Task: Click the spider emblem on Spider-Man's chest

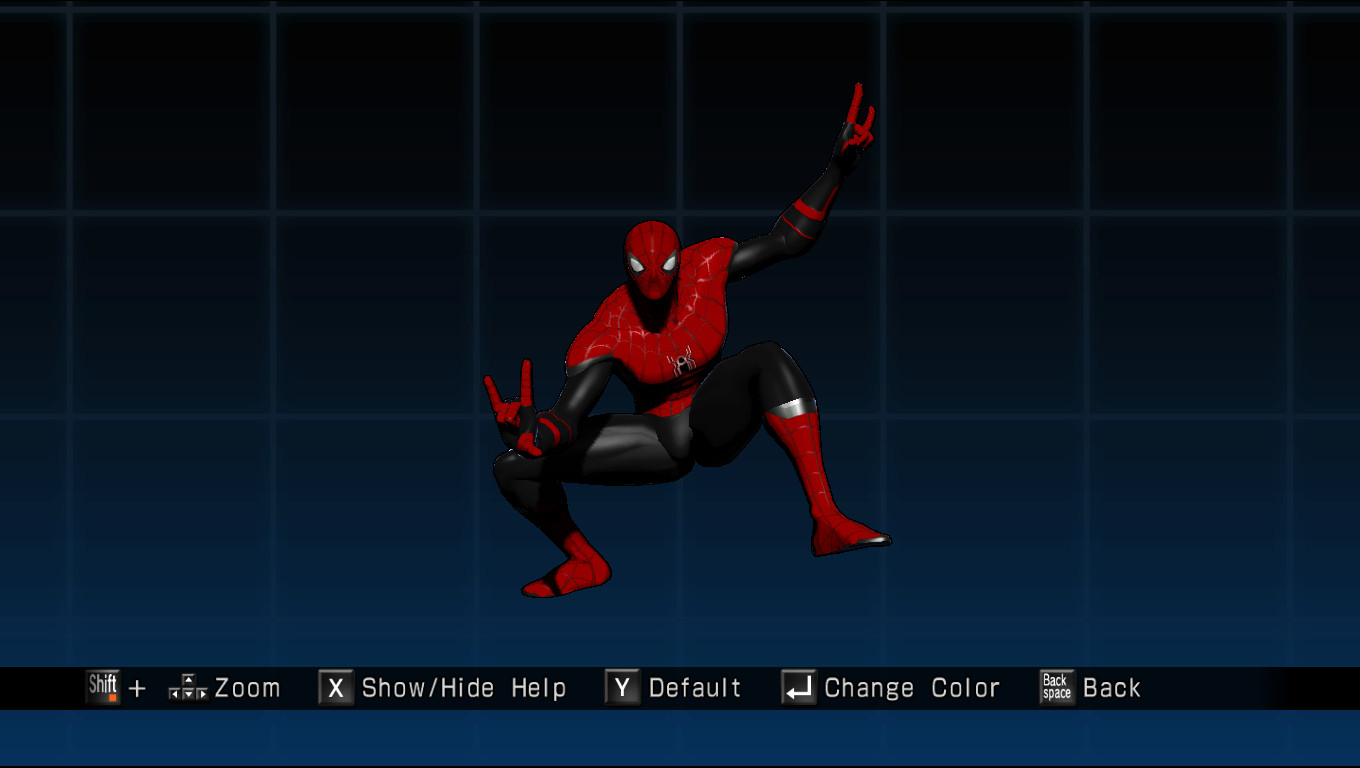Action: 679,362
